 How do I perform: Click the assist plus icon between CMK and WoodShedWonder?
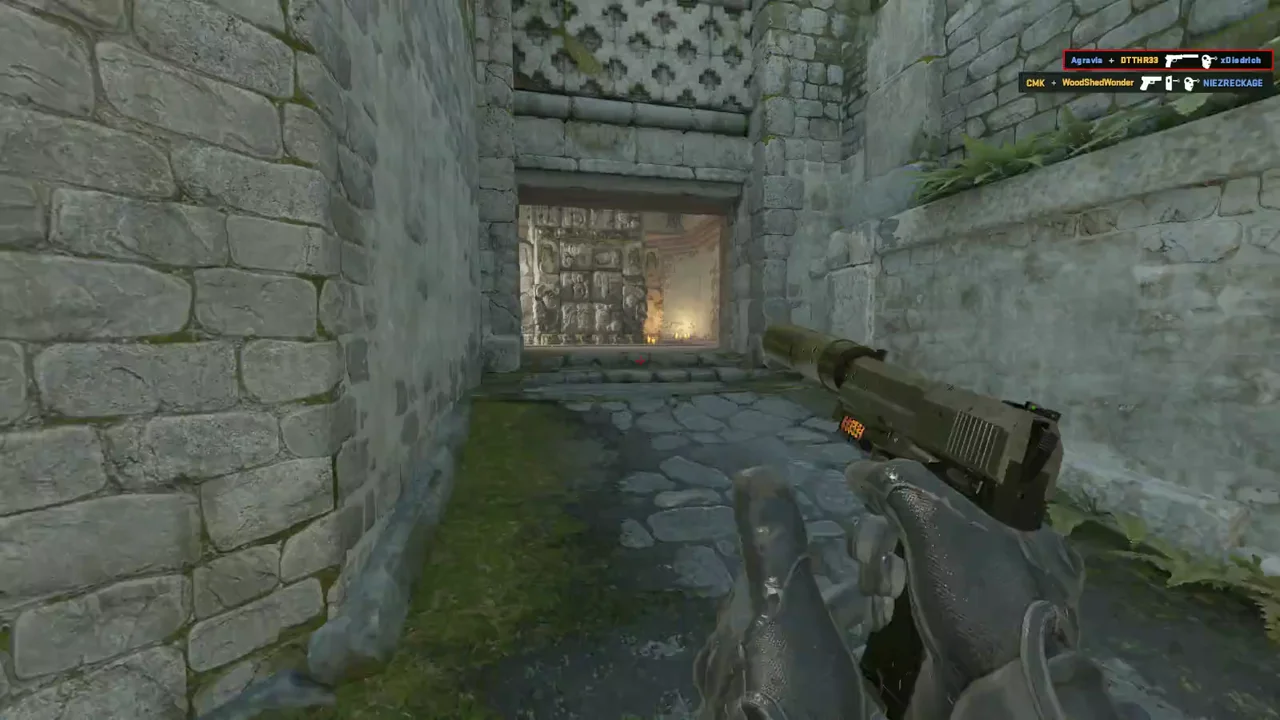pos(1053,82)
